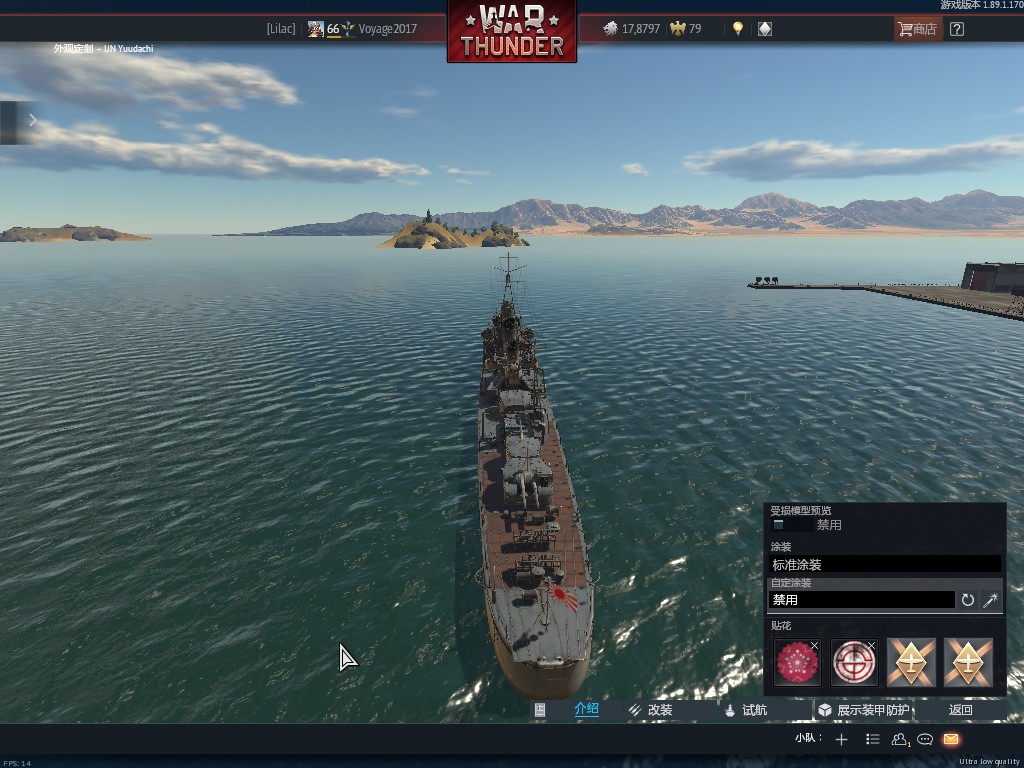The image size is (1024, 768).
Task: Add a squad member with plus icon
Action: pyautogui.click(x=841, y=739)
